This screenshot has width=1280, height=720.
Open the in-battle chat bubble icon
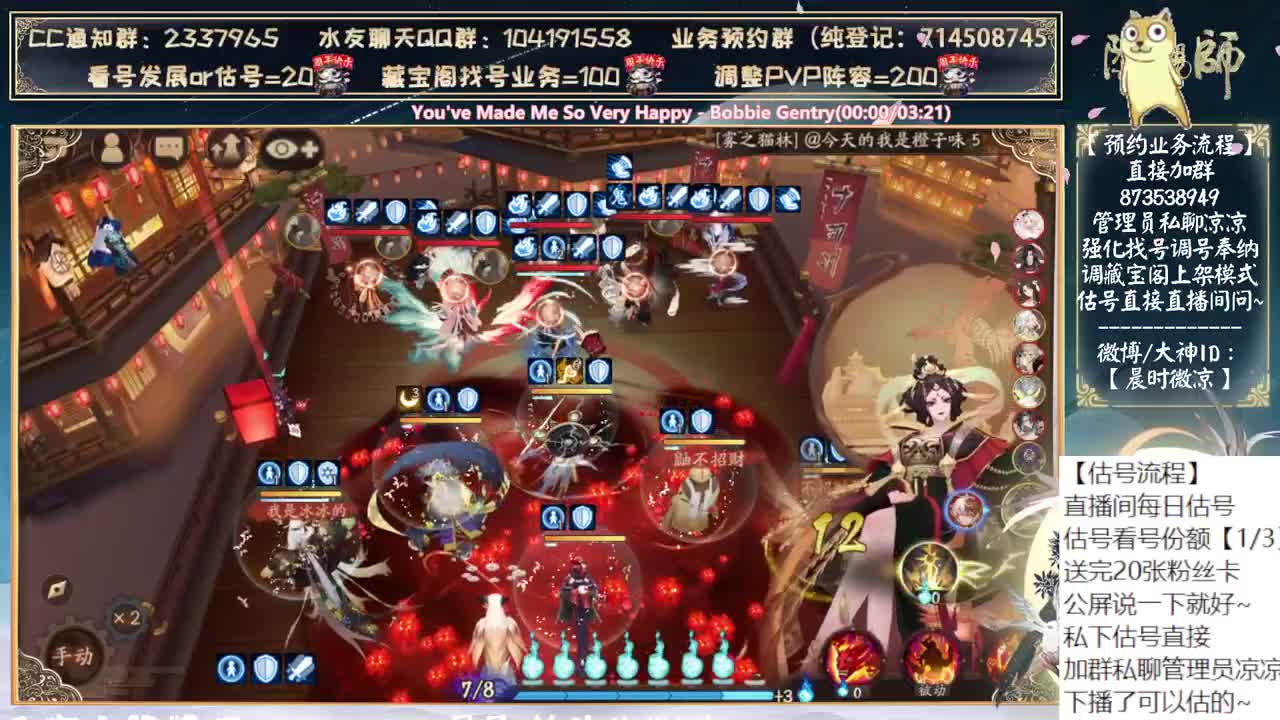pos(168,146)
